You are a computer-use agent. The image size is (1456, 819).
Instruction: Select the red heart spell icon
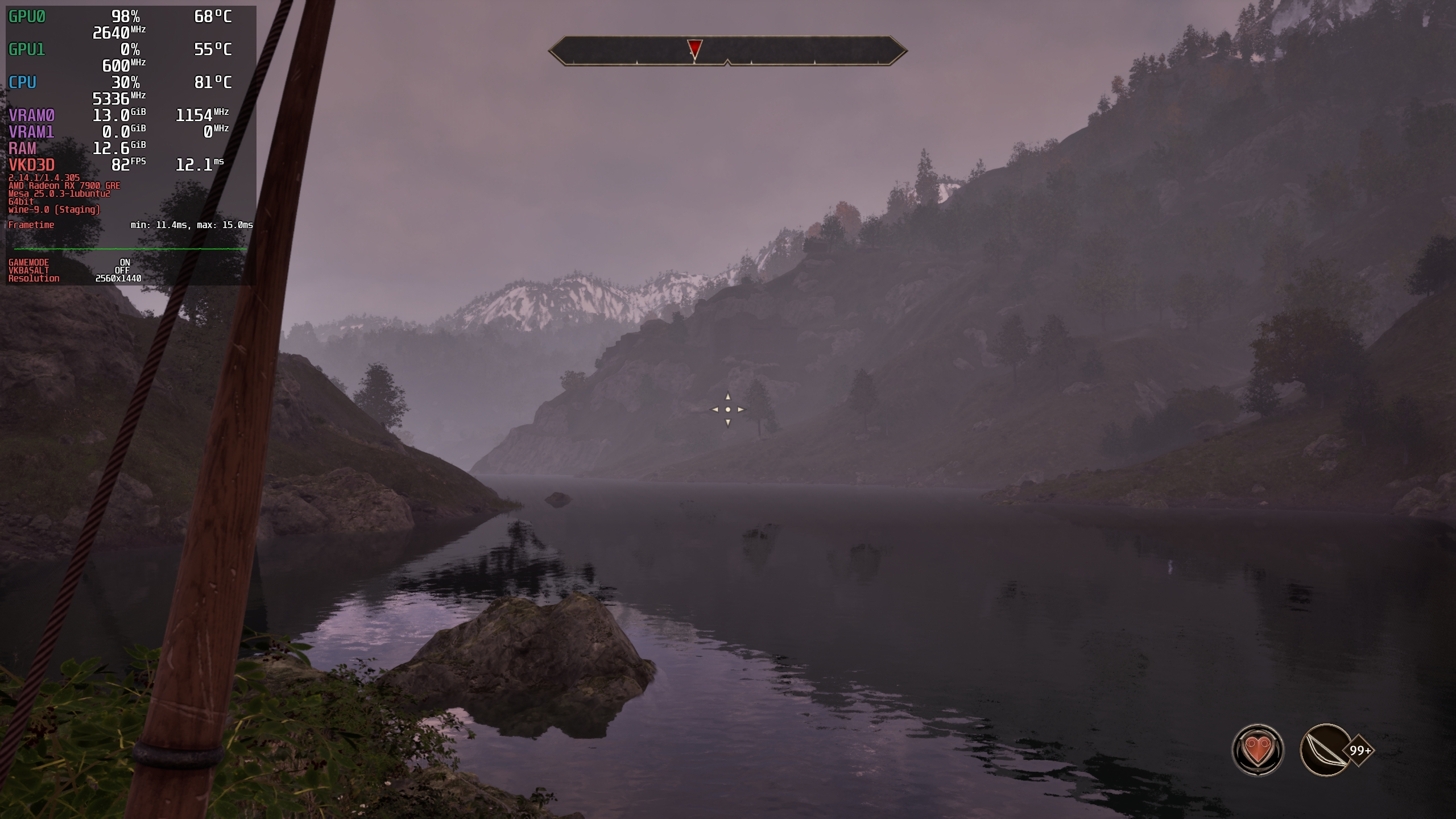point(1258,750)
